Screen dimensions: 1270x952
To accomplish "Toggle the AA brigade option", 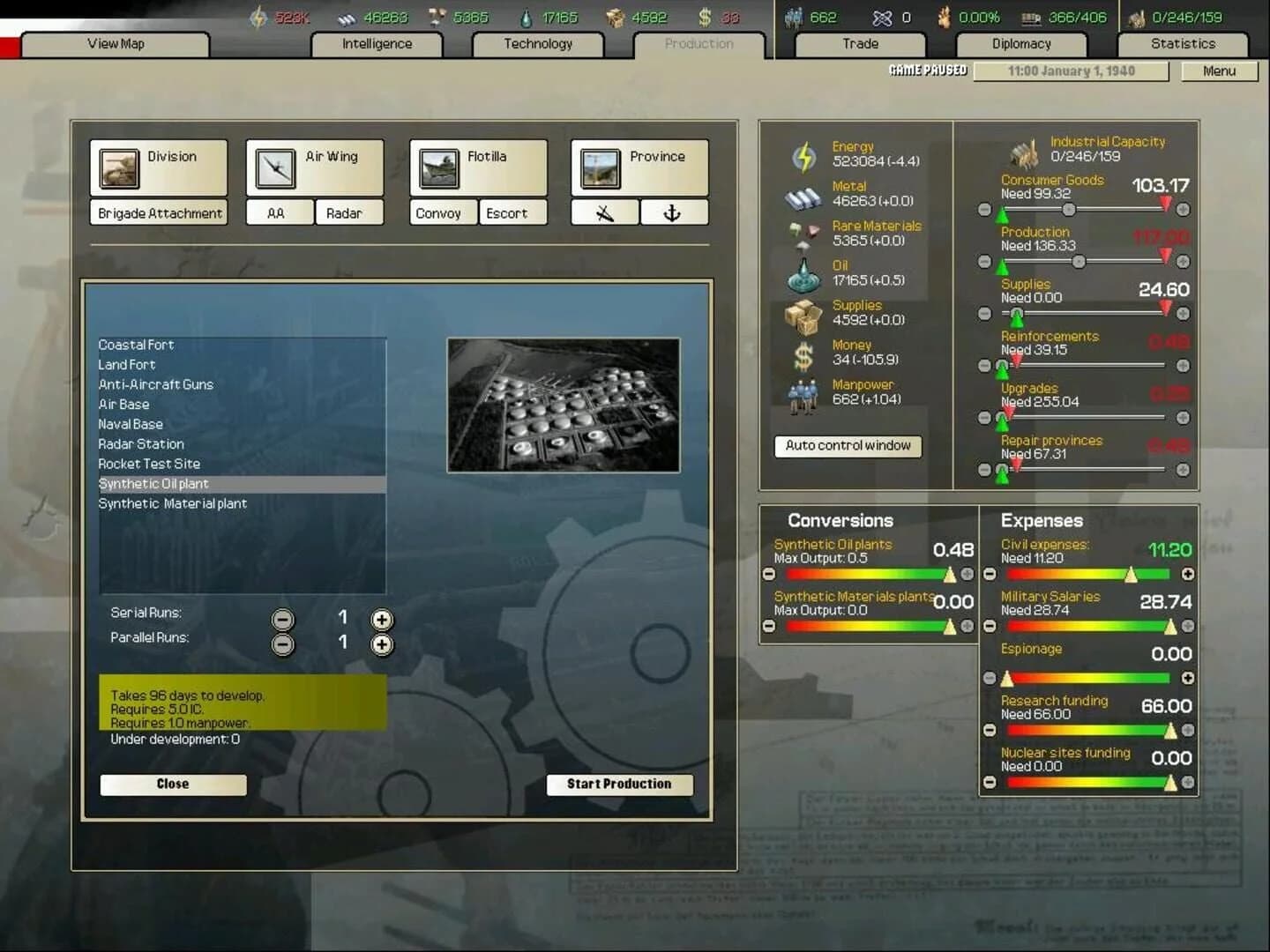I will pos(279,212).
